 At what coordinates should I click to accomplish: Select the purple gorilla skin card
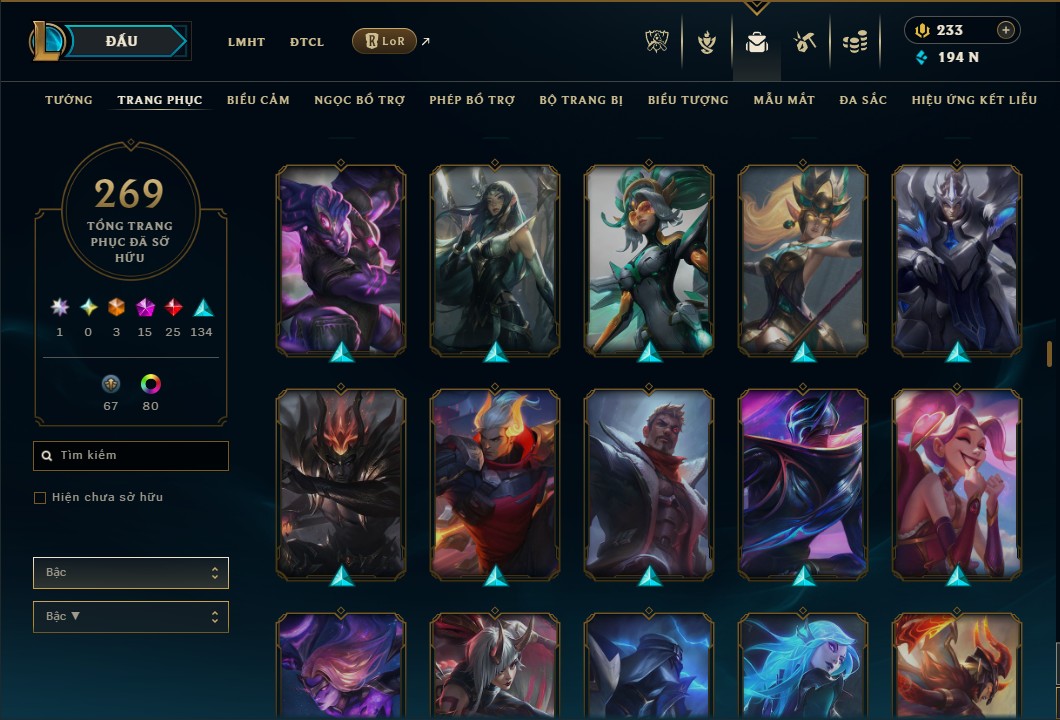[x=341, y=260]
